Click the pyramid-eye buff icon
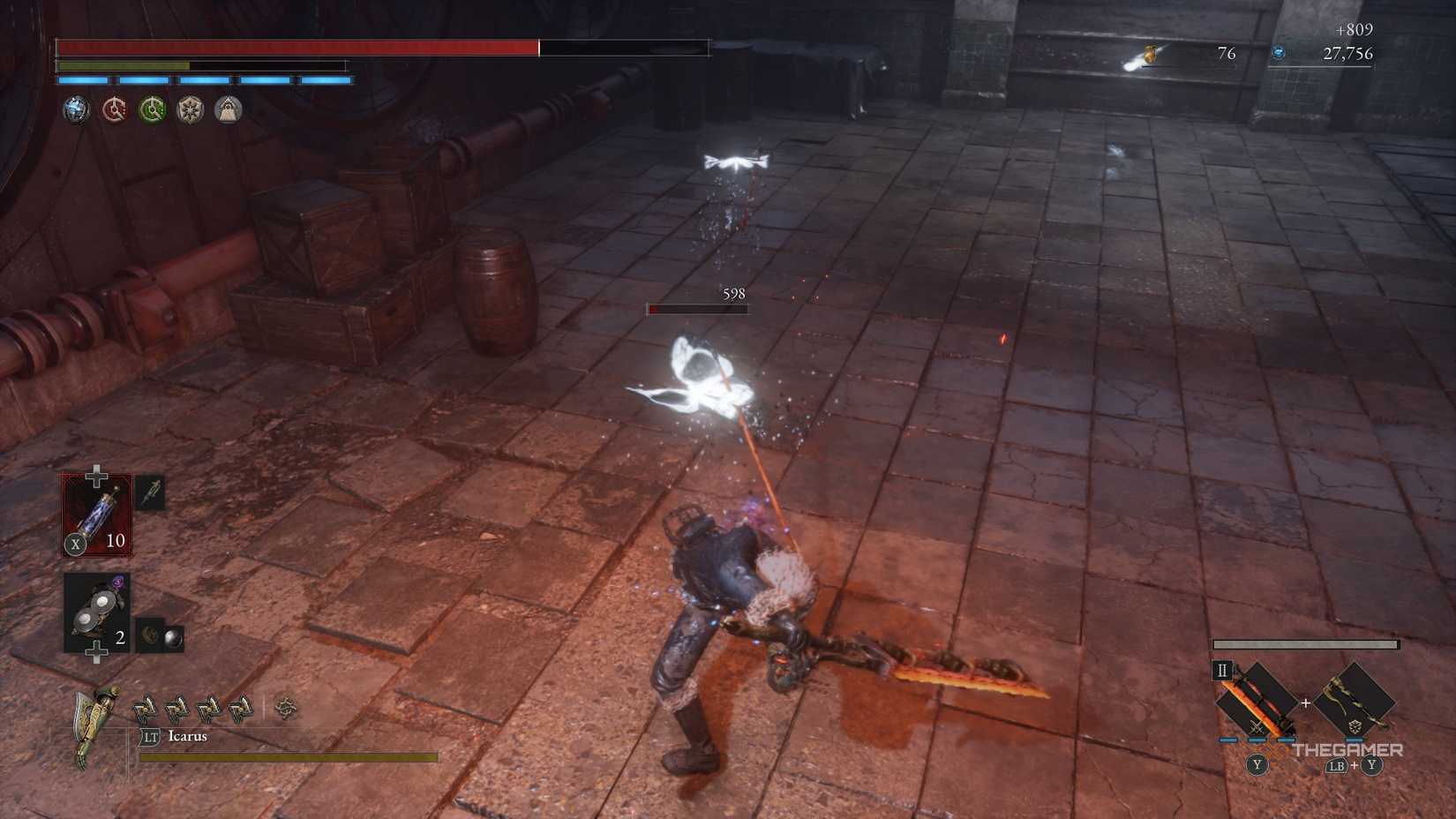Screen dimensions: 1456x819 pyautogui.click(x=229, y=108)
